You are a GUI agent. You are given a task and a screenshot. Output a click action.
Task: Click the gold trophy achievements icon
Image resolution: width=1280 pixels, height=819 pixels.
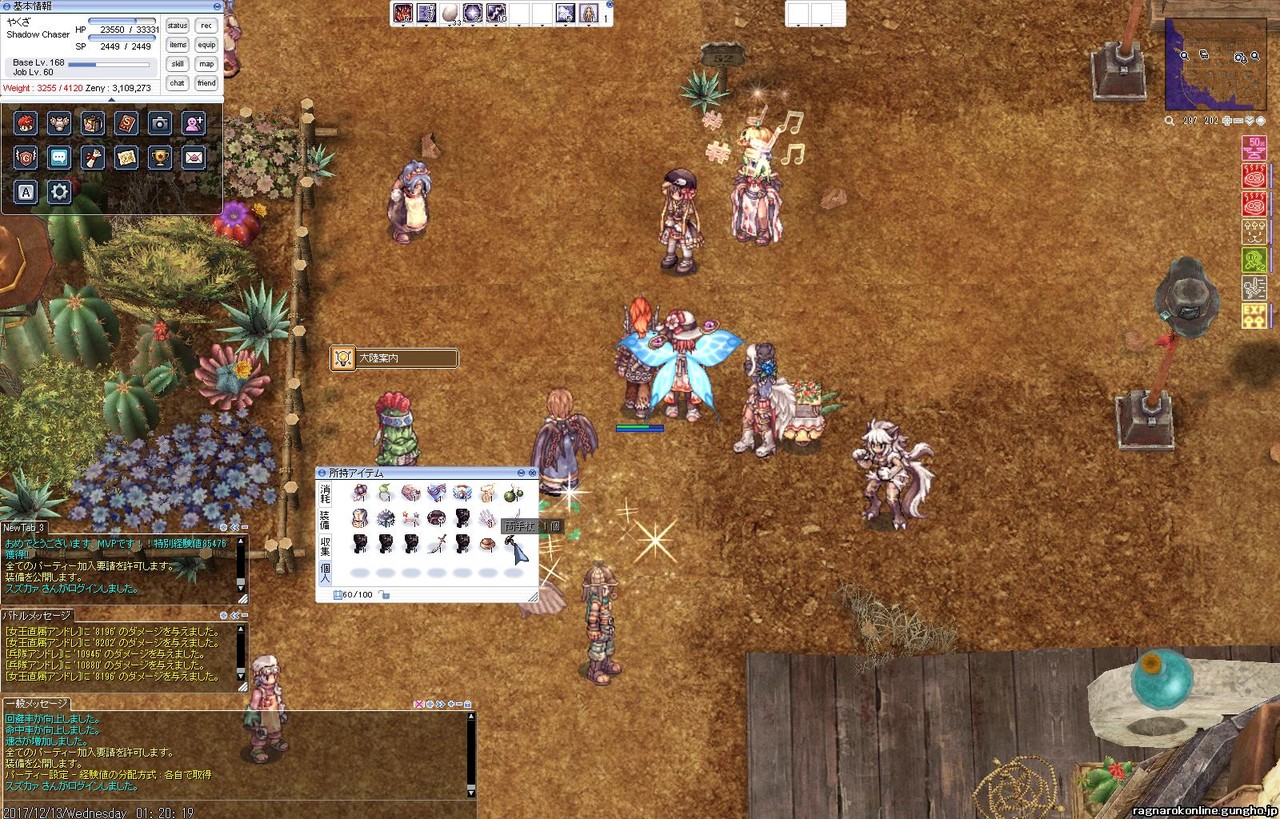click(159, 157)
